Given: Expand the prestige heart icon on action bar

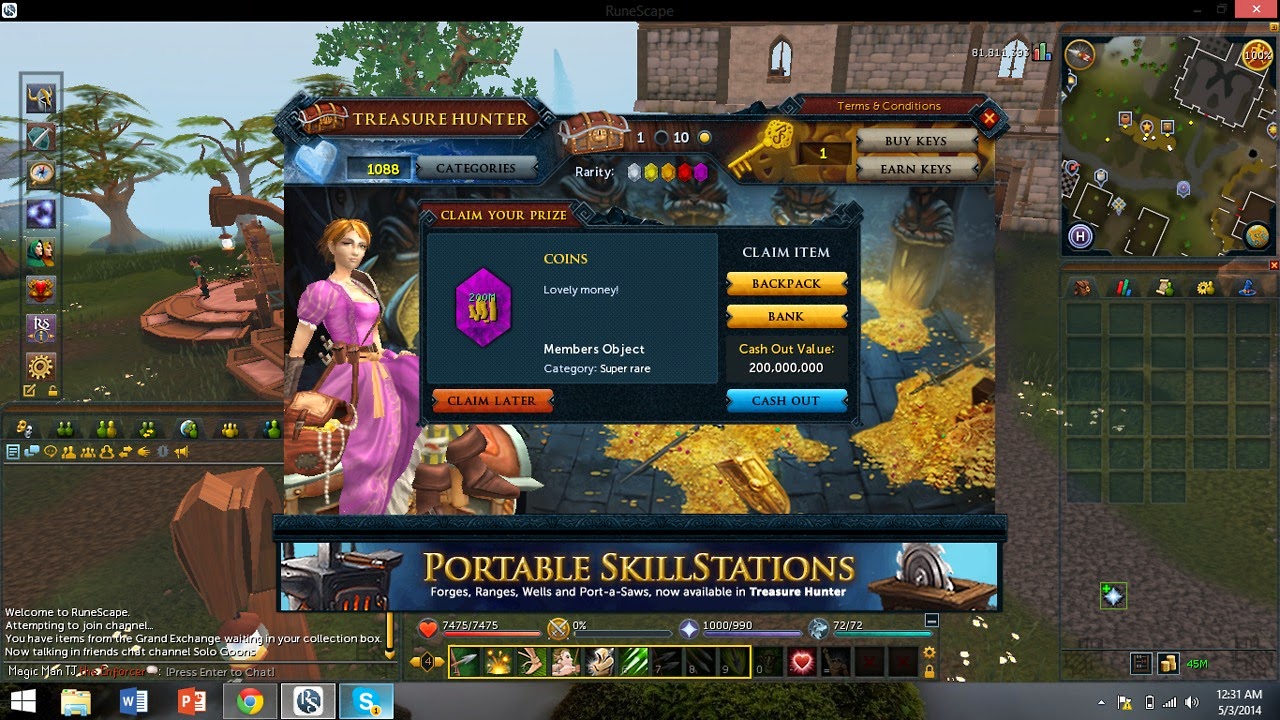Looking at the screenshot, I should 802,661.
